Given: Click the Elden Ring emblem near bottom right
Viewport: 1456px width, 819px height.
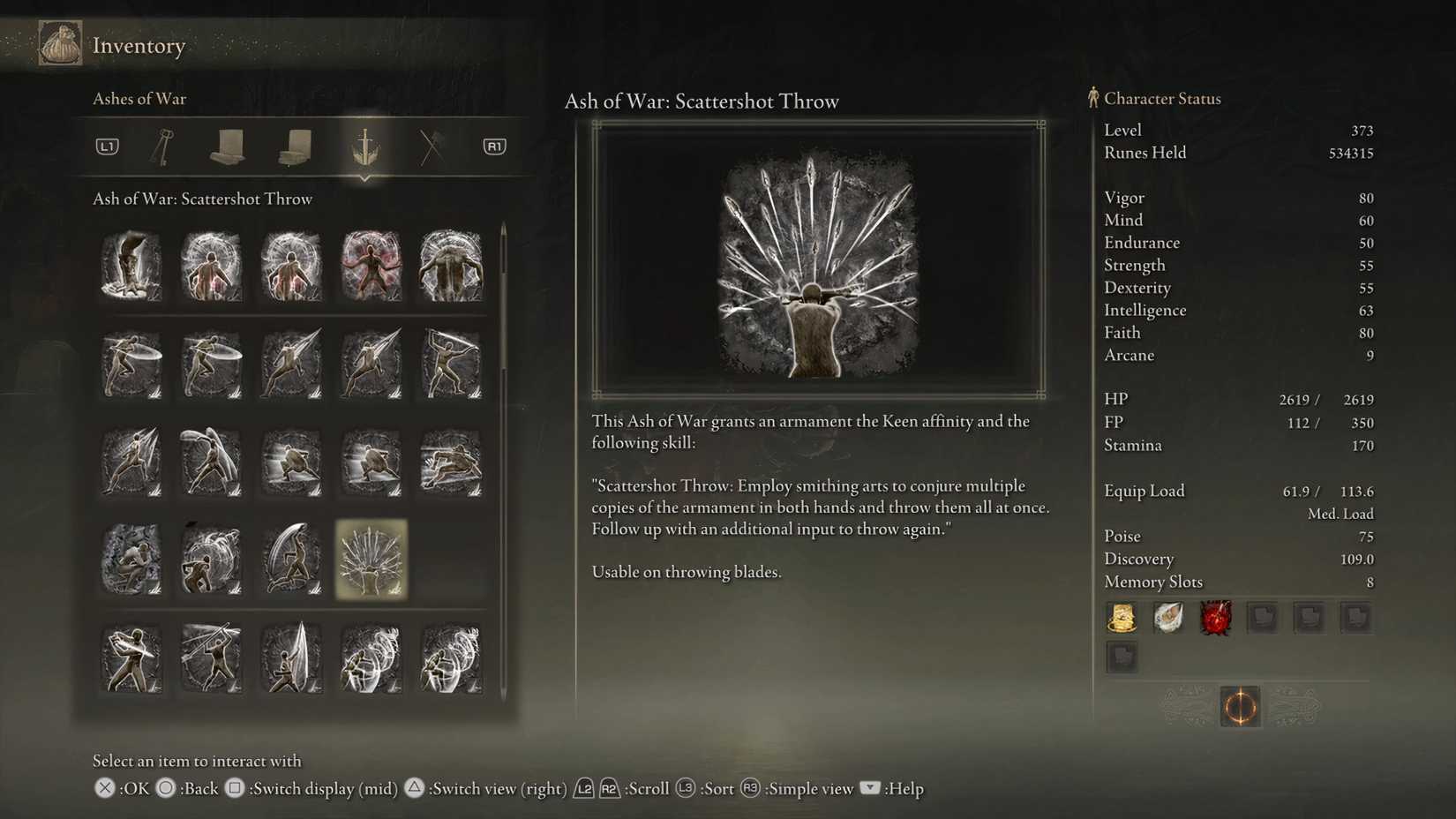Looking at the screenshot, I should 1239,706.
